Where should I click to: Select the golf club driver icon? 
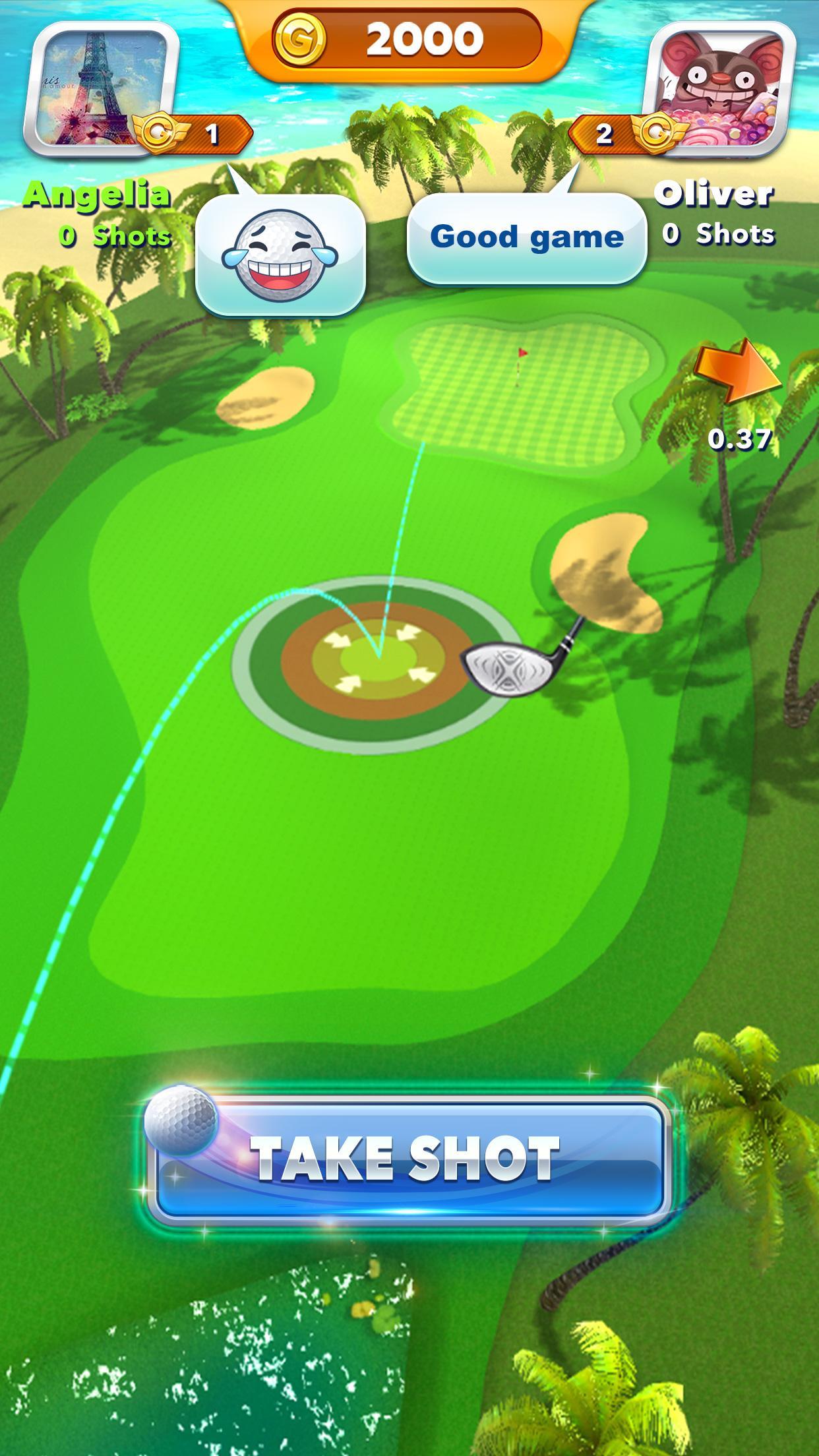[x=521, y=663]
